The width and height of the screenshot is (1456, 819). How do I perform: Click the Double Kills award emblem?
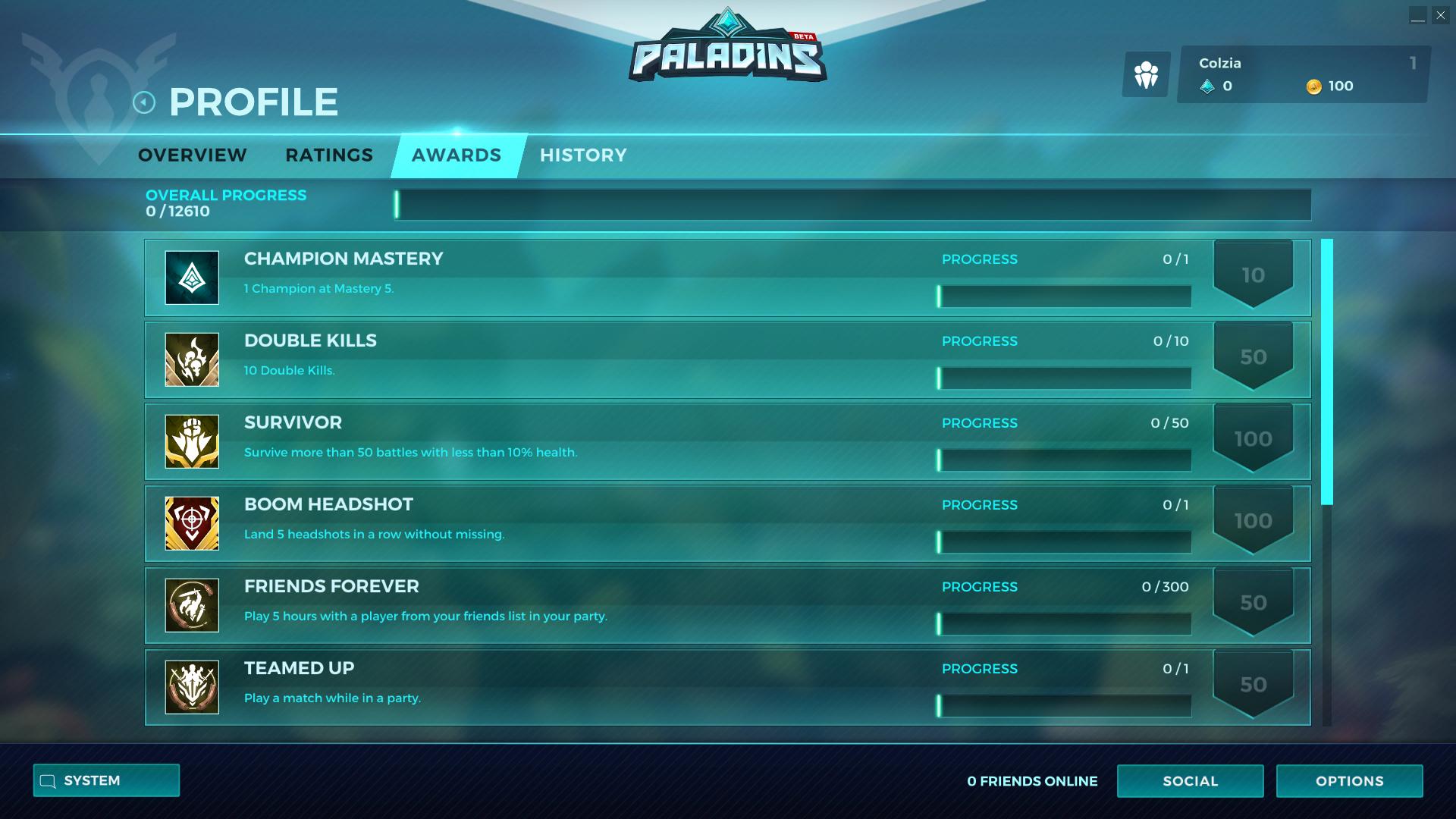190,359
